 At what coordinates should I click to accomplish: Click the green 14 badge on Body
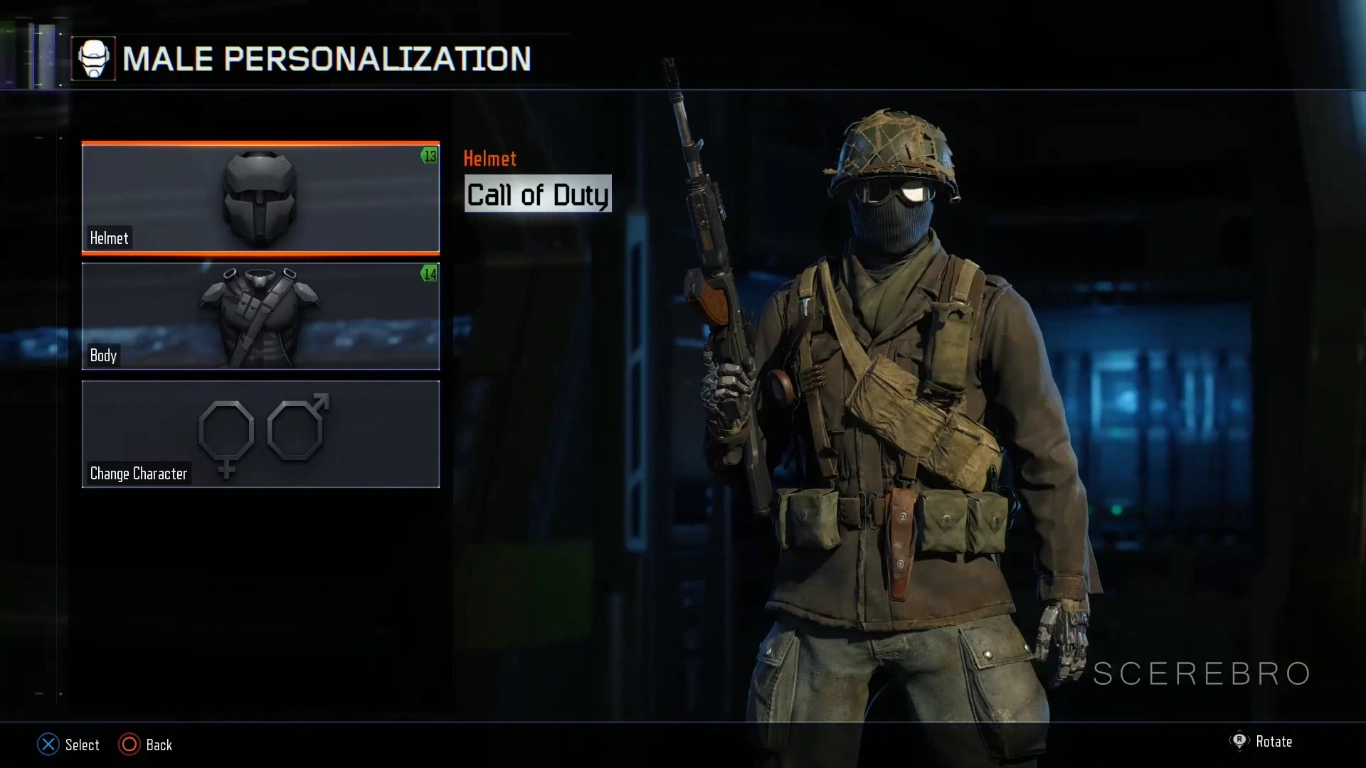click(x=429, y=274)
